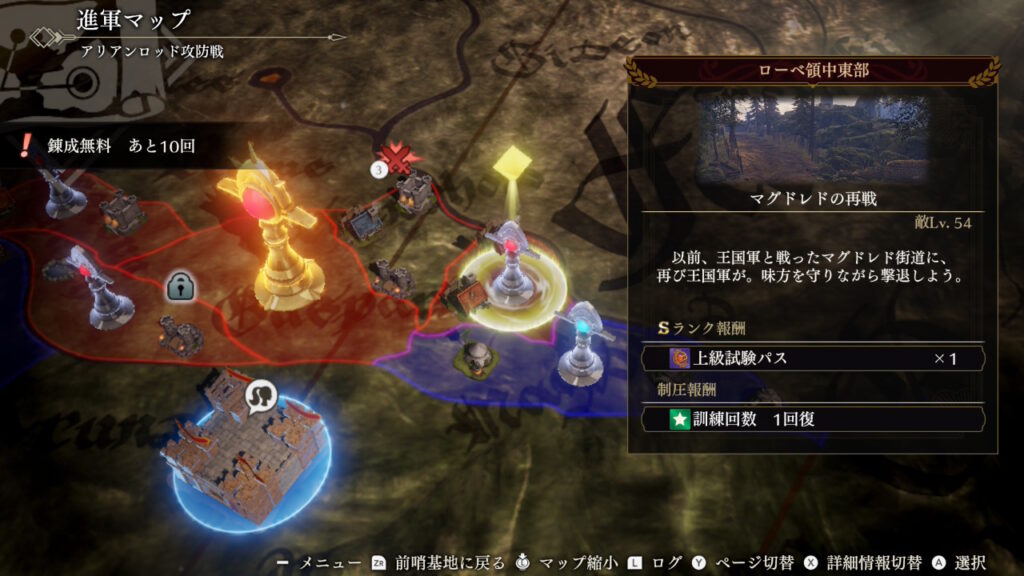
Task: Choose the red crossed-swords marker numbered 3
Action: (x=399, y=156)
